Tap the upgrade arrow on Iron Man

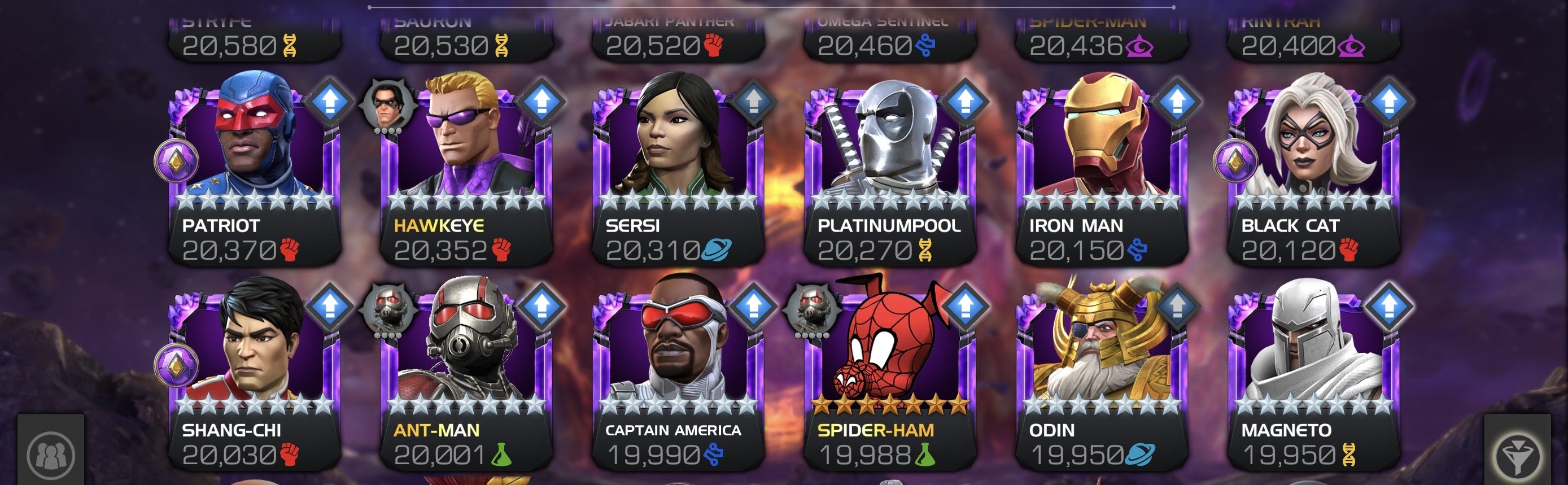(x=1177, y=101)
